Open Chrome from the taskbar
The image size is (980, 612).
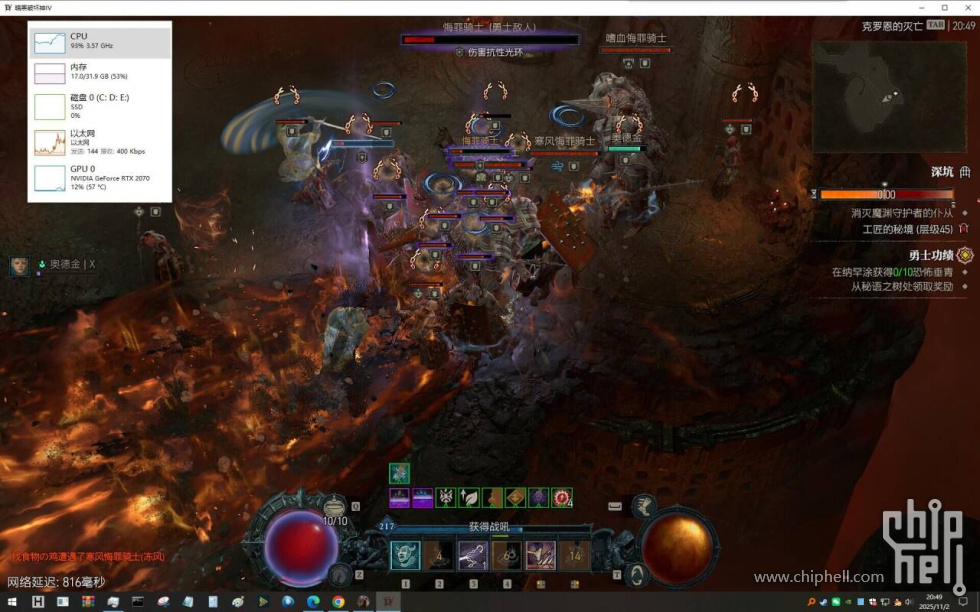point(338,602)
